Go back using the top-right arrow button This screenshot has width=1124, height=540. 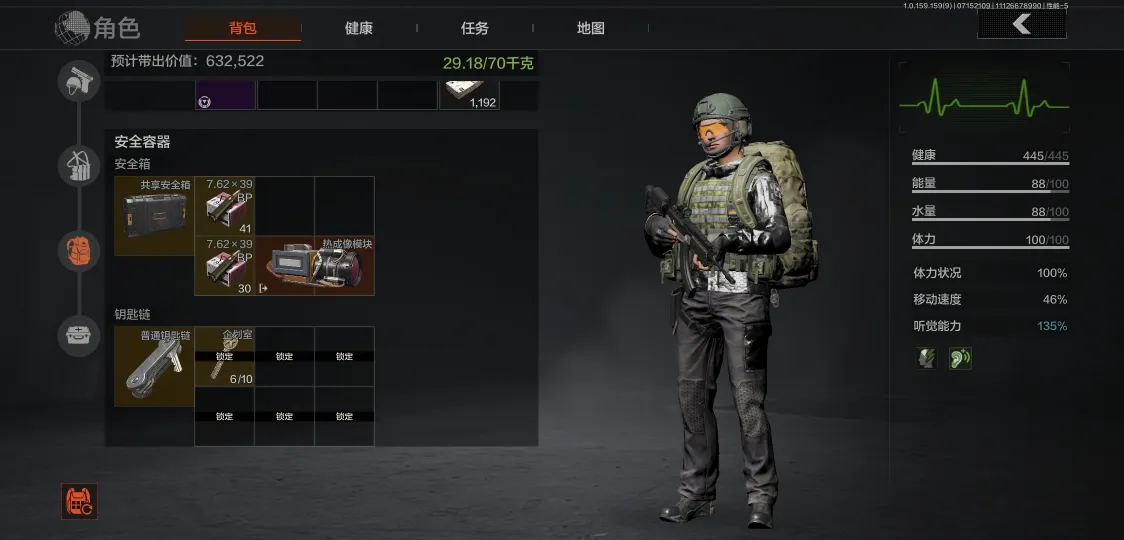coord(1021,24)
